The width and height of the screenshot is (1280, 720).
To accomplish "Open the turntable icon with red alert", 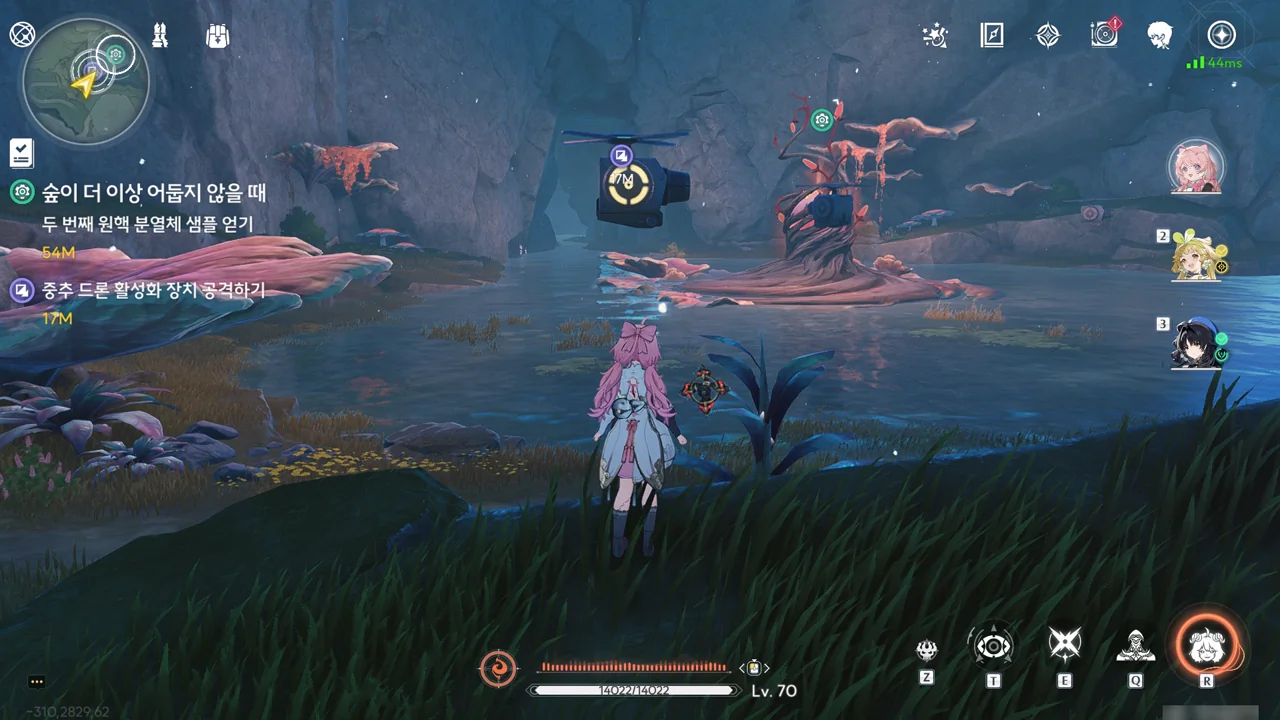I will (1104, 36).
